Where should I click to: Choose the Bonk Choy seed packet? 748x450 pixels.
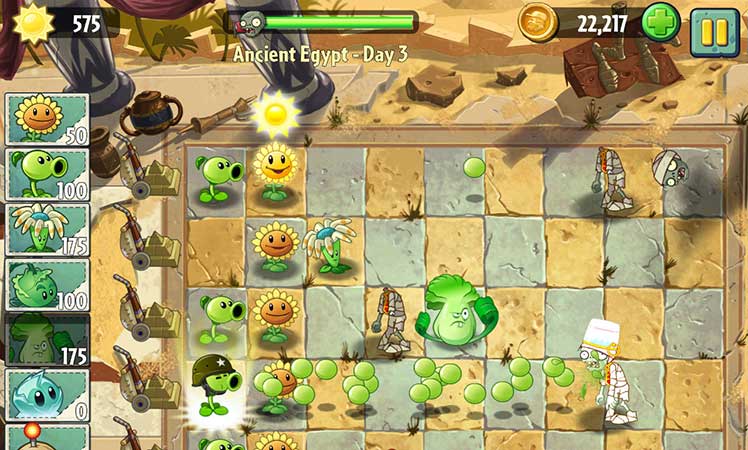pos(47,340)
